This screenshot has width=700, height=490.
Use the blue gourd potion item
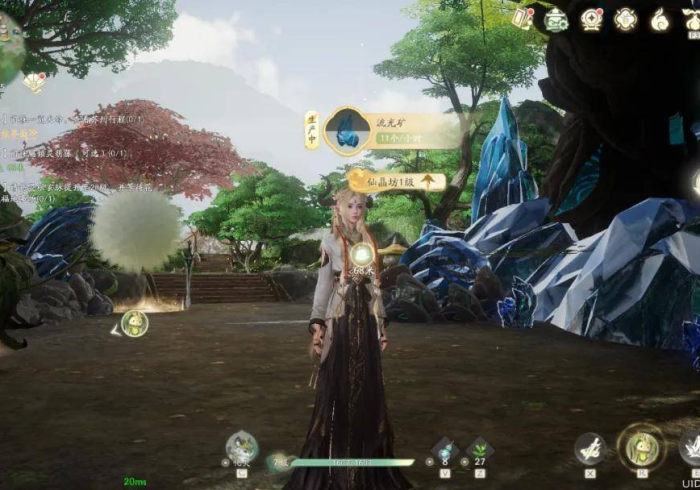coord(445,449)
